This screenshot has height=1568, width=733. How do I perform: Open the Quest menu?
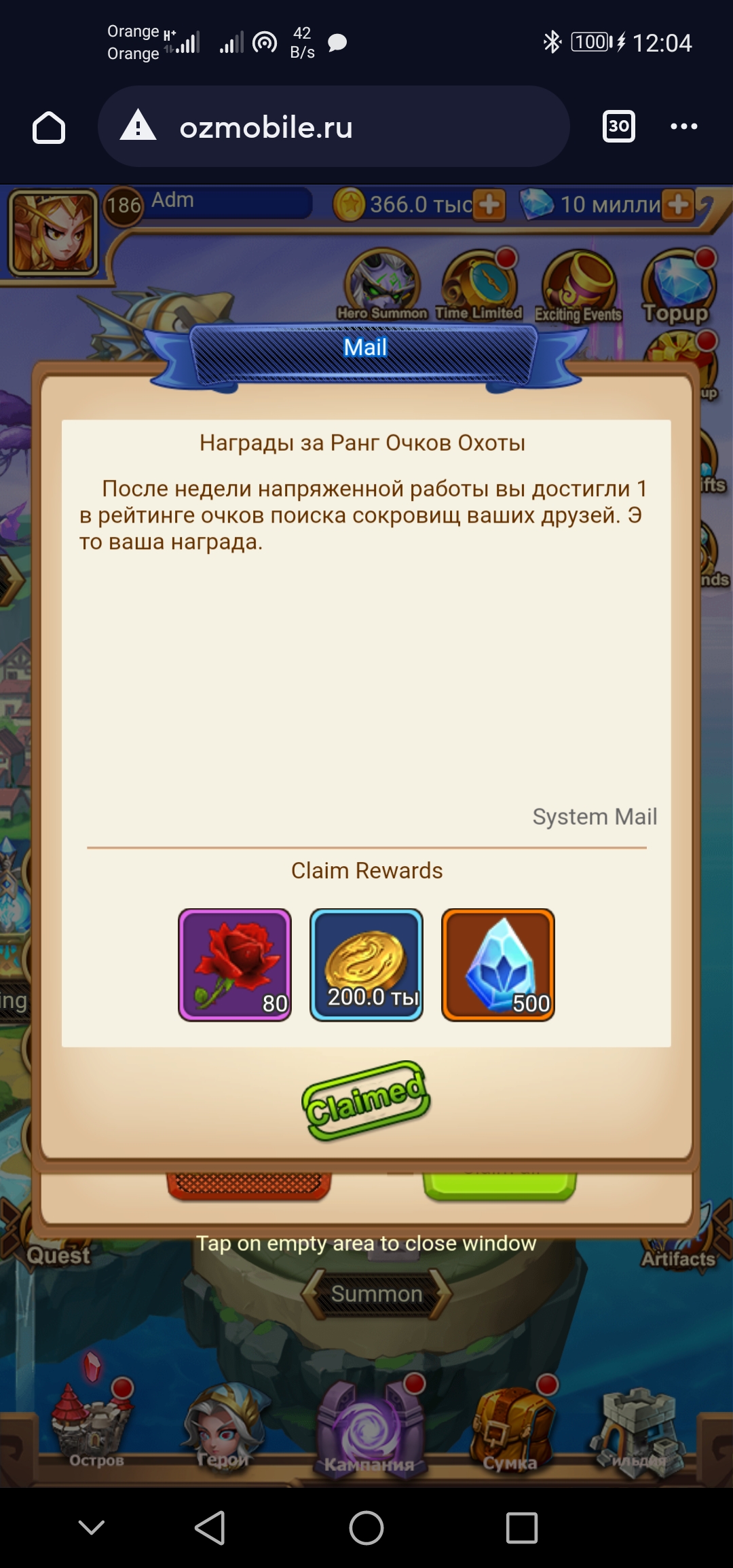pyautogui.click(x=58, y=1254)
